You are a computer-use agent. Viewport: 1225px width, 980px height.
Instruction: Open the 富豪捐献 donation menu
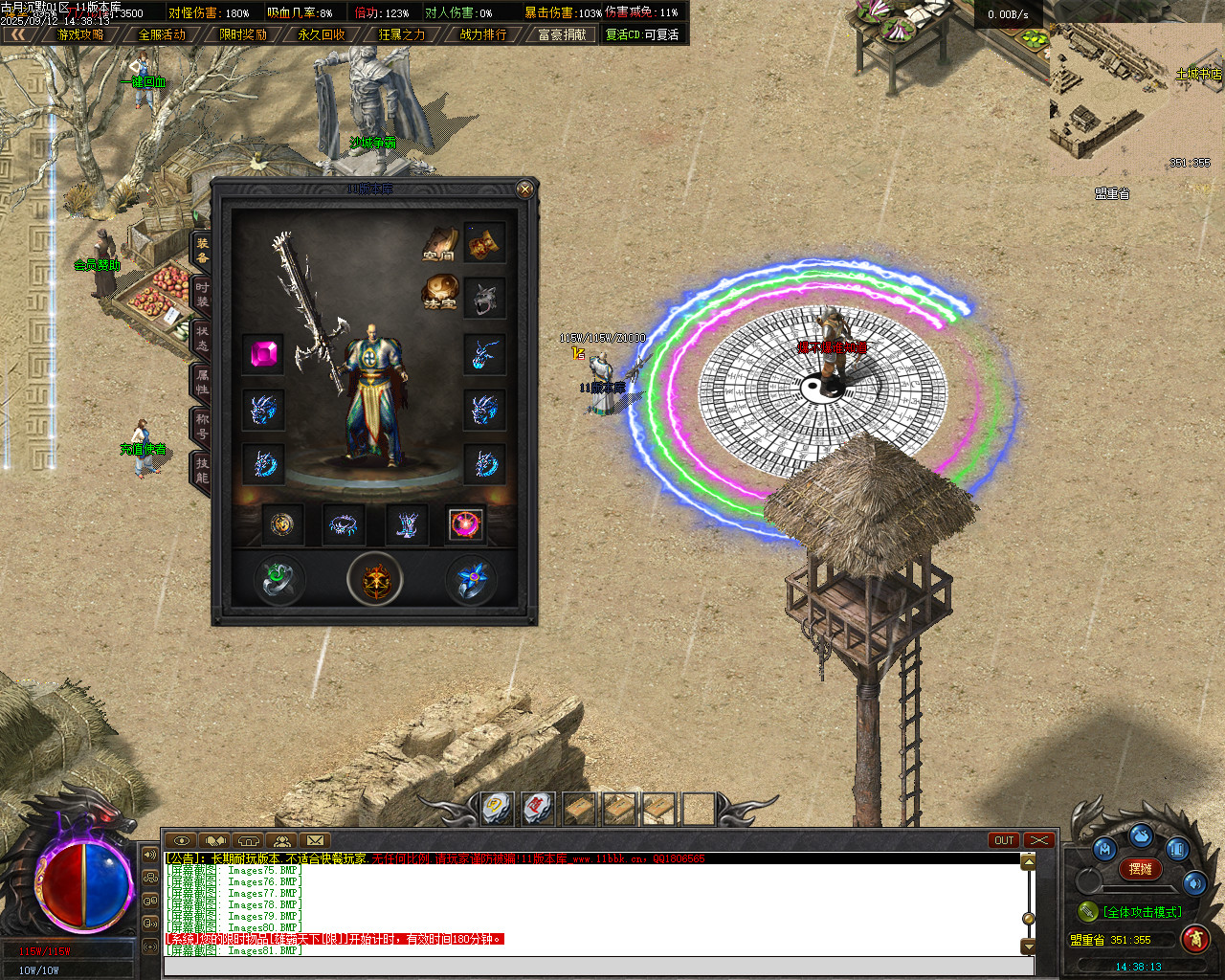[x=562, y=34]
